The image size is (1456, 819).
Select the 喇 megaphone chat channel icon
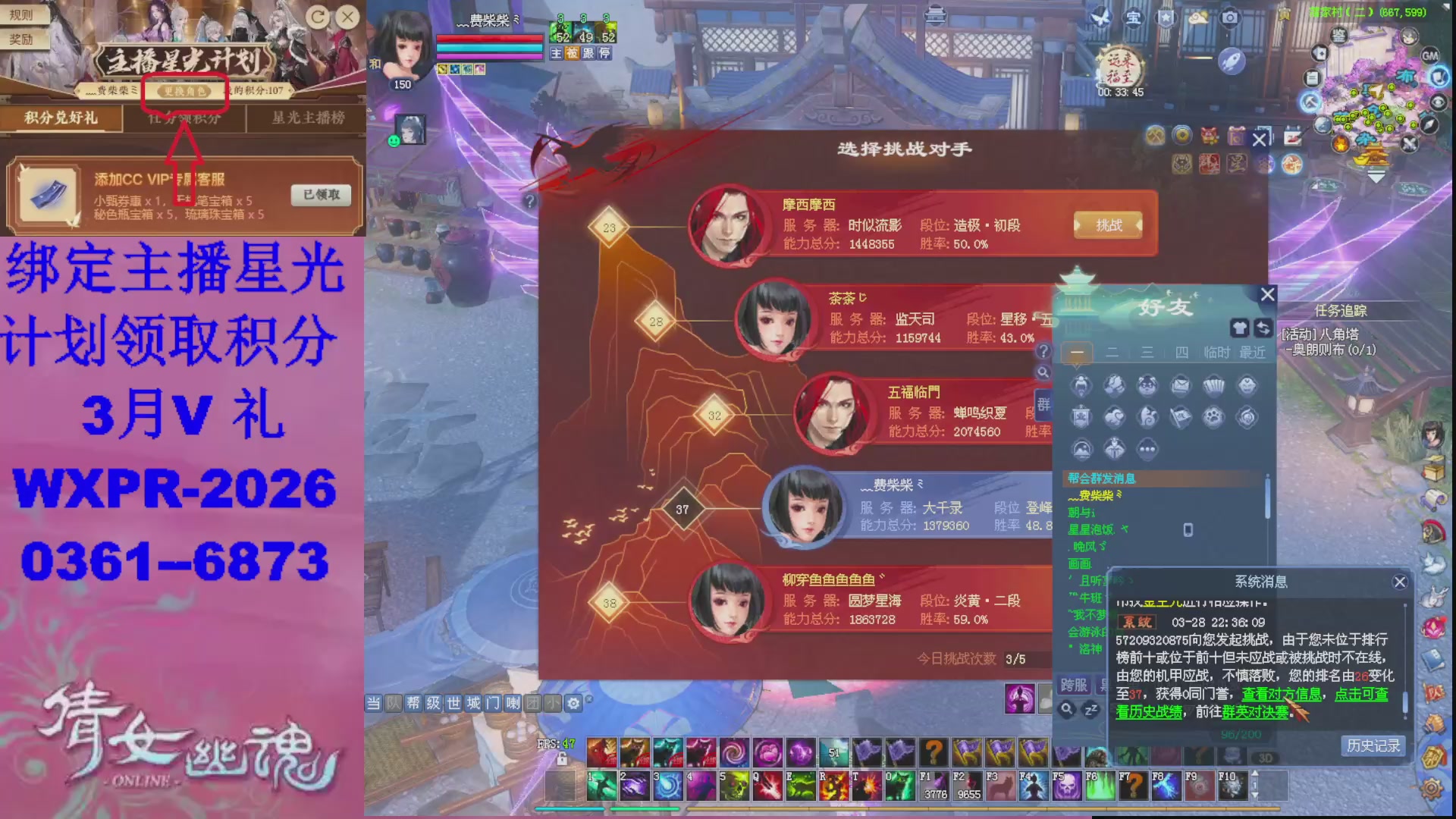(x=512, y=703)
